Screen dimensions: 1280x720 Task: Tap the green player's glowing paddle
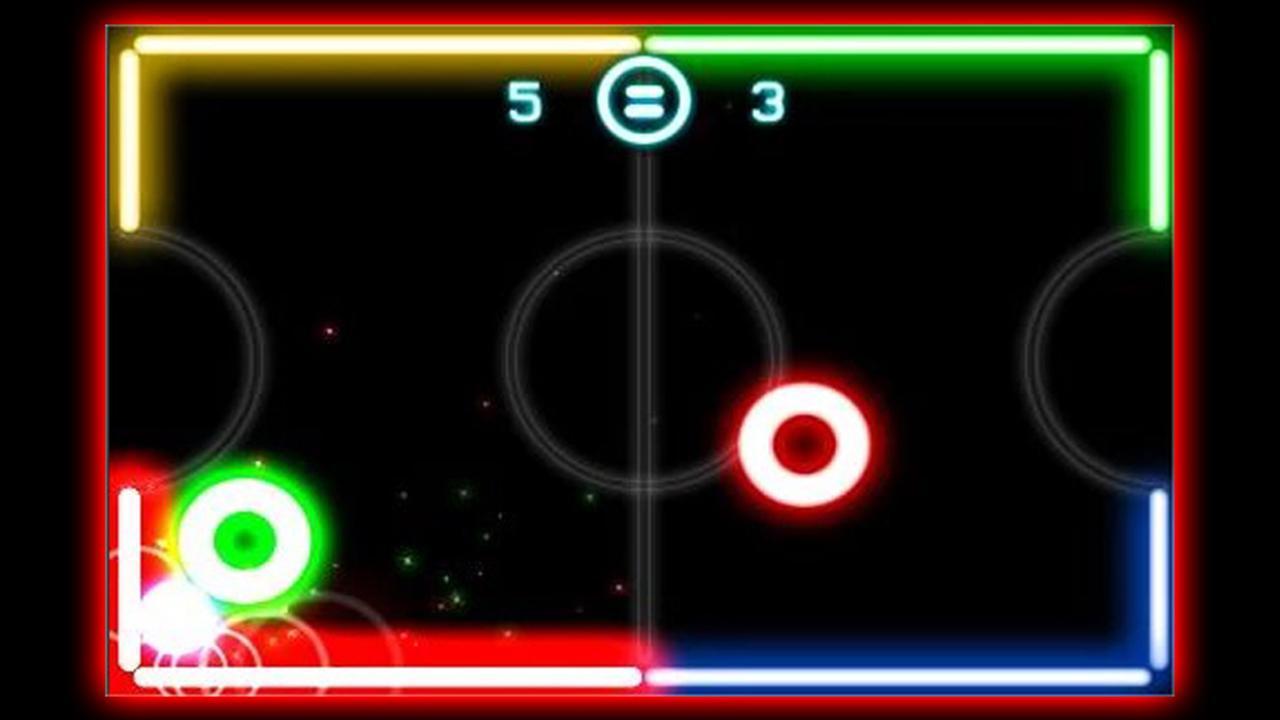point(243,540)
